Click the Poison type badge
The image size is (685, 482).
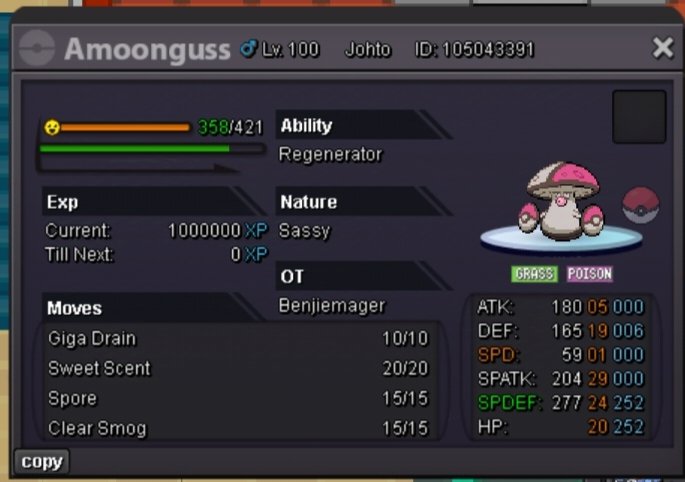[x=589, y=274]
